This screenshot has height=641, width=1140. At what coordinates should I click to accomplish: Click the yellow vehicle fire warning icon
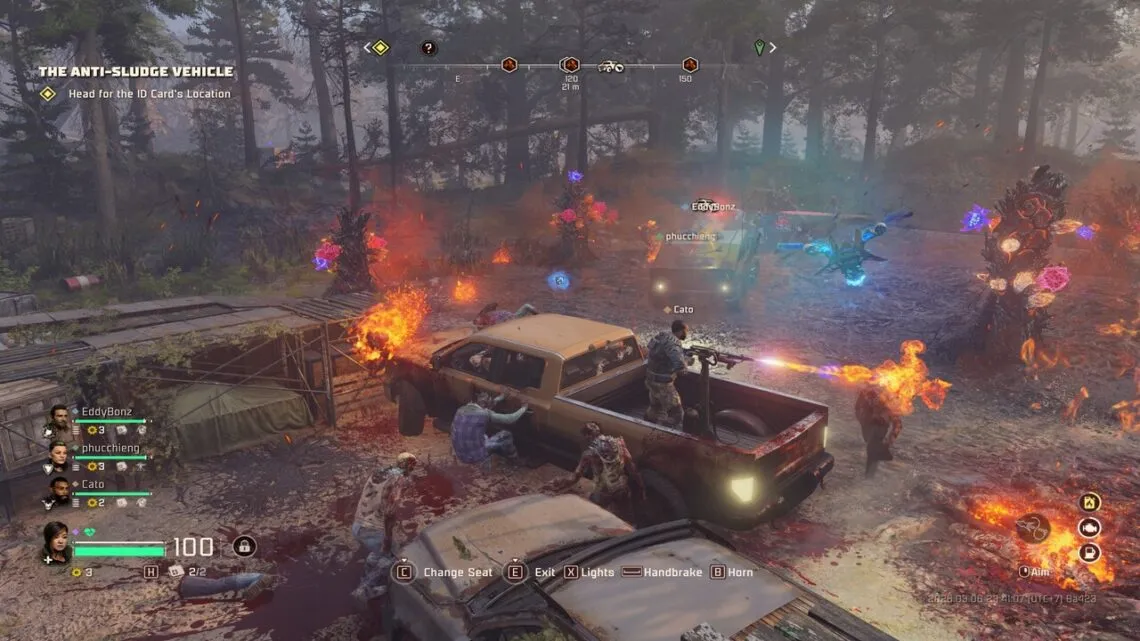[1089, 502]
